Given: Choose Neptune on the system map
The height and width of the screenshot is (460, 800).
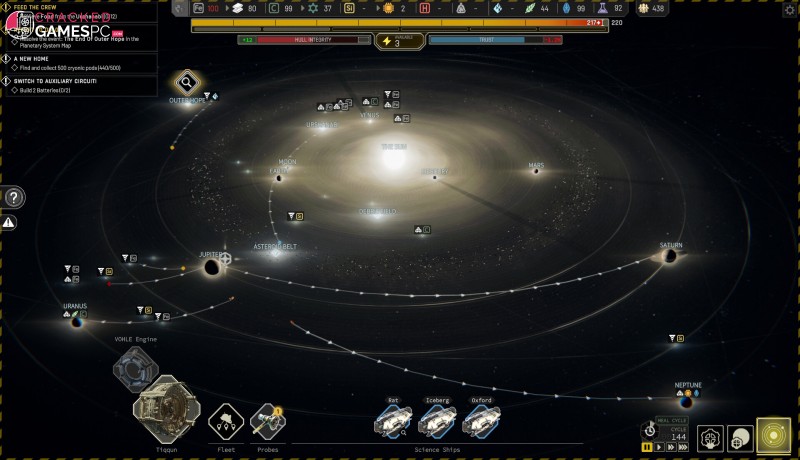Looking at the screenshot, I should [x=686, y=402].
